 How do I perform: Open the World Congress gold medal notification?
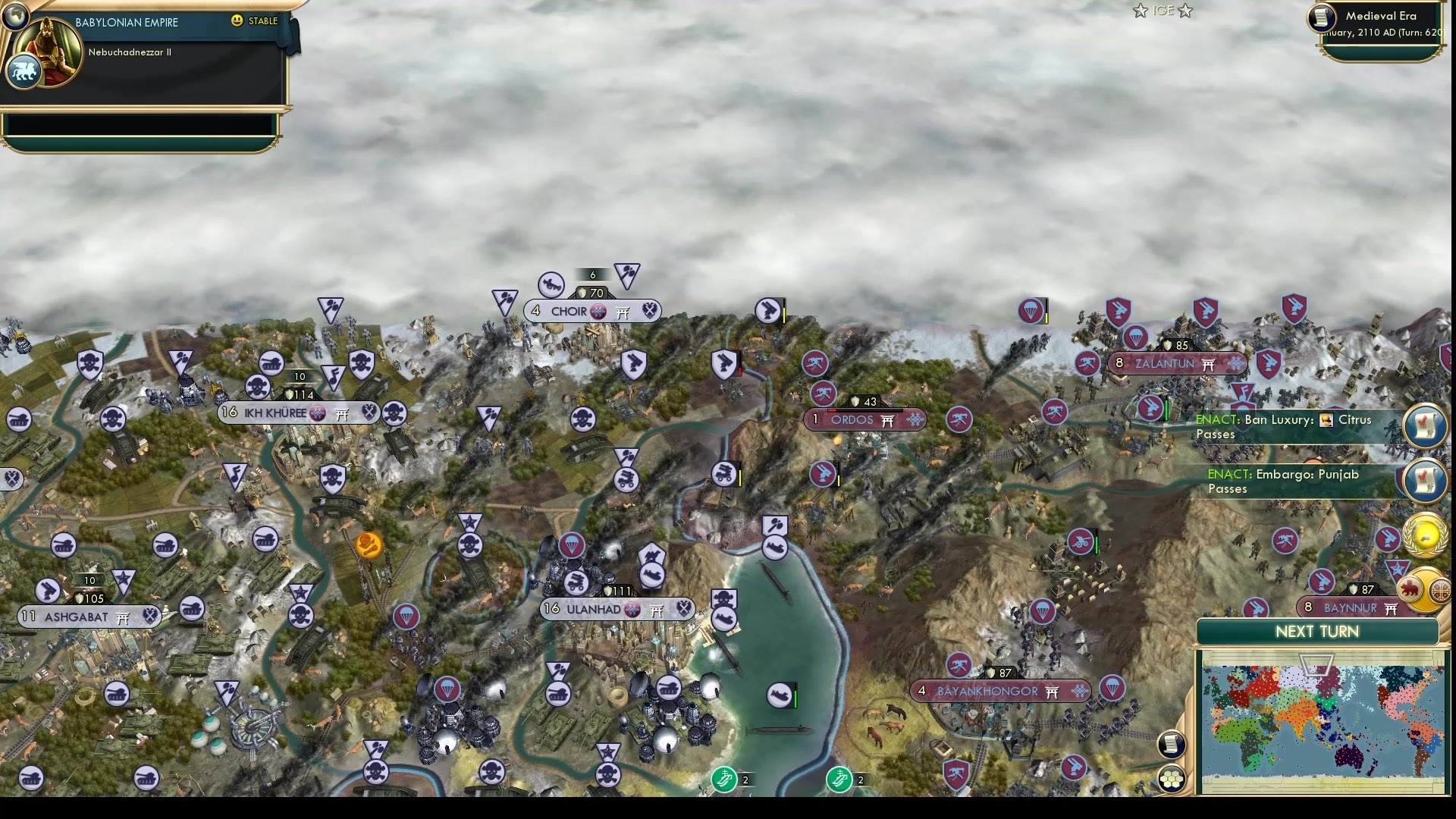pyautogui.click(x=1423, y=533)
